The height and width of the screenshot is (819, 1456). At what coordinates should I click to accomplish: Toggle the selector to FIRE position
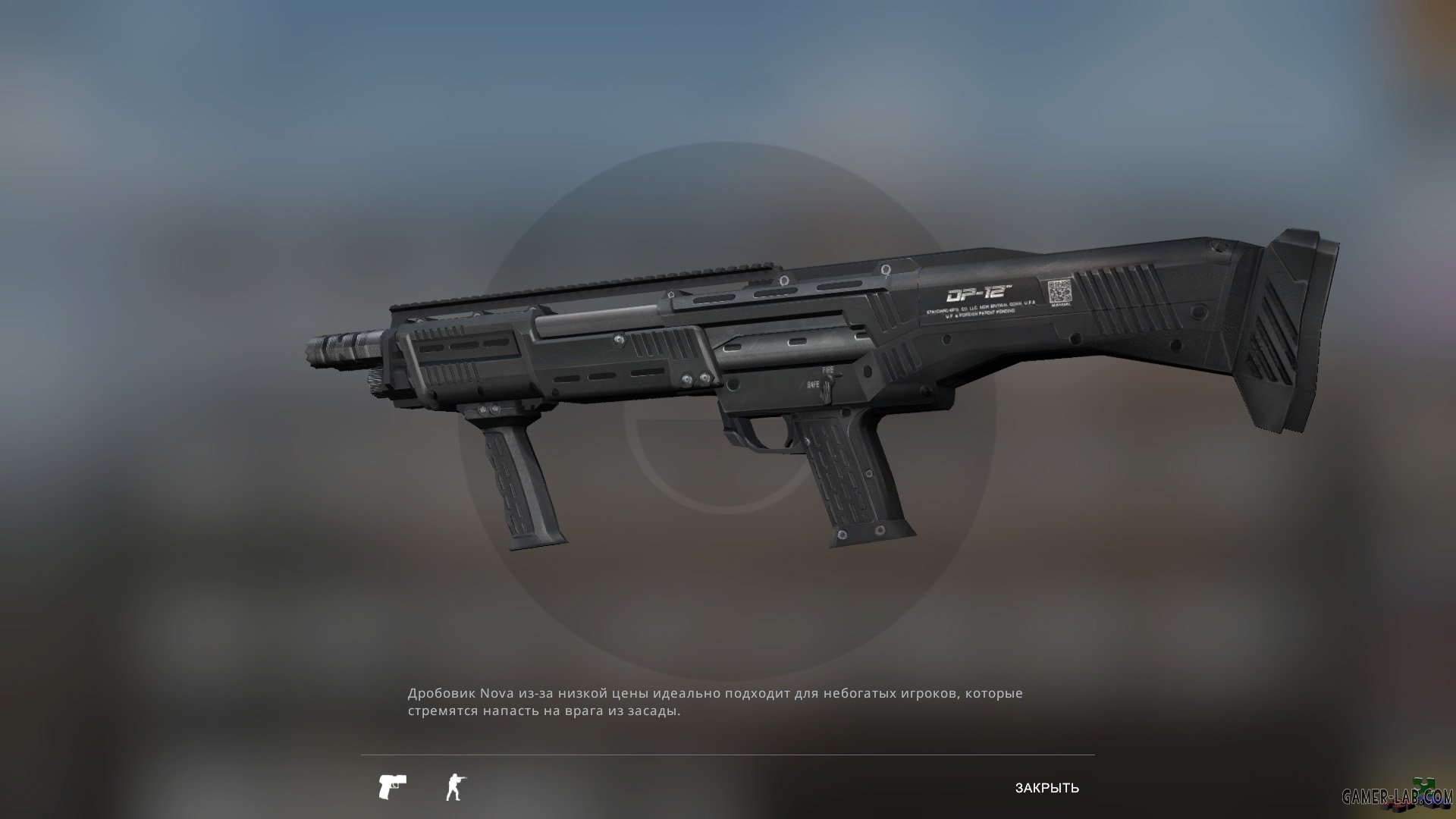click(828, 369)
